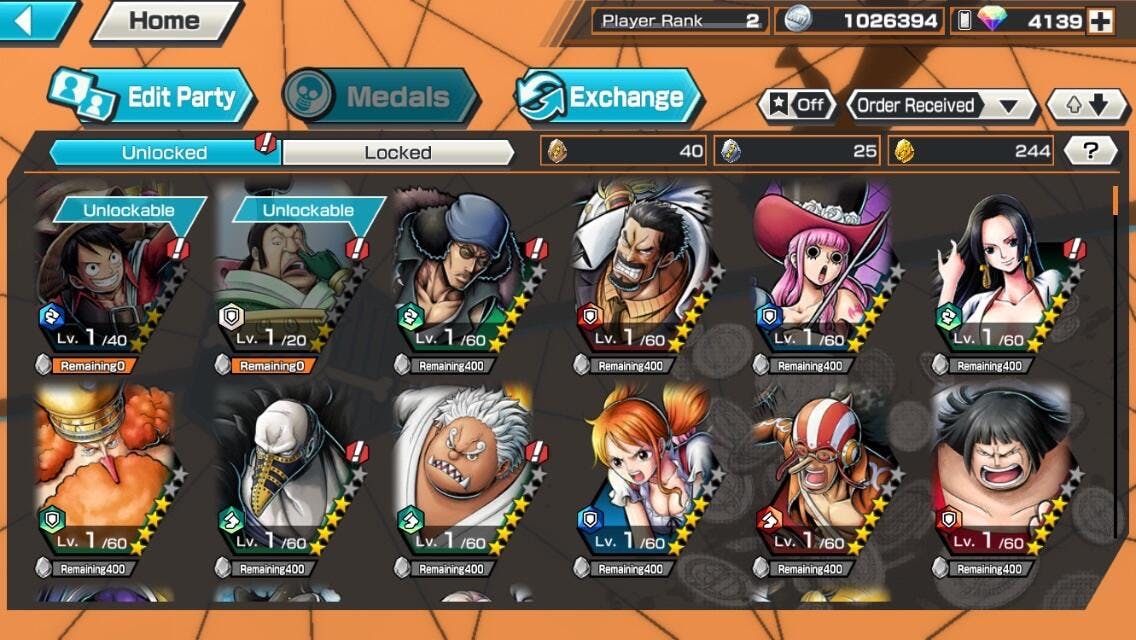Toggle the favorite star filter Off
The image size is (1136, 640).
(797, 105)
